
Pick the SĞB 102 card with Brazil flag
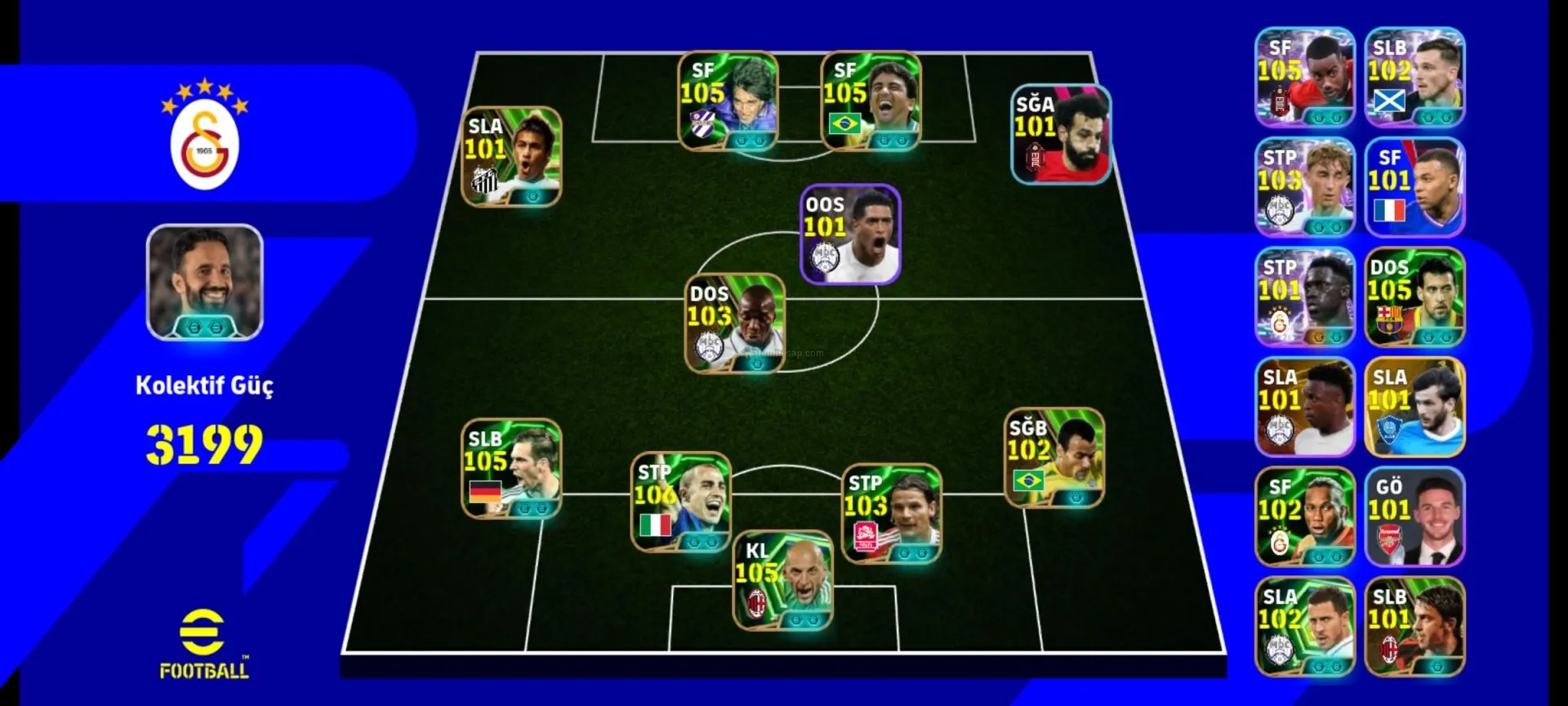(1054, 458)
